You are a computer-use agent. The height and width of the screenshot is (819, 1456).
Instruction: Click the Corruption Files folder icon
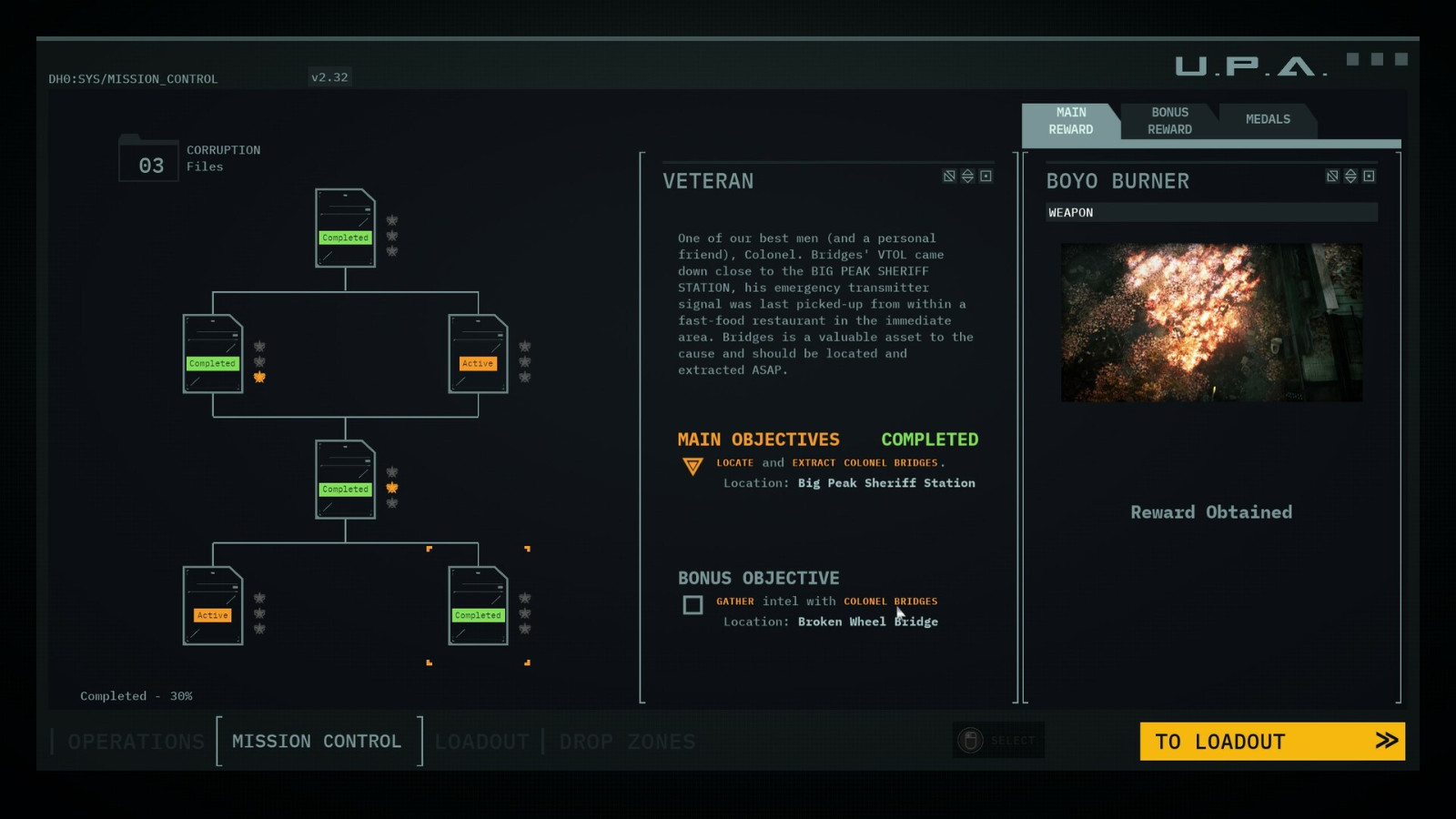pyautogui.click(x=148, y=162)
